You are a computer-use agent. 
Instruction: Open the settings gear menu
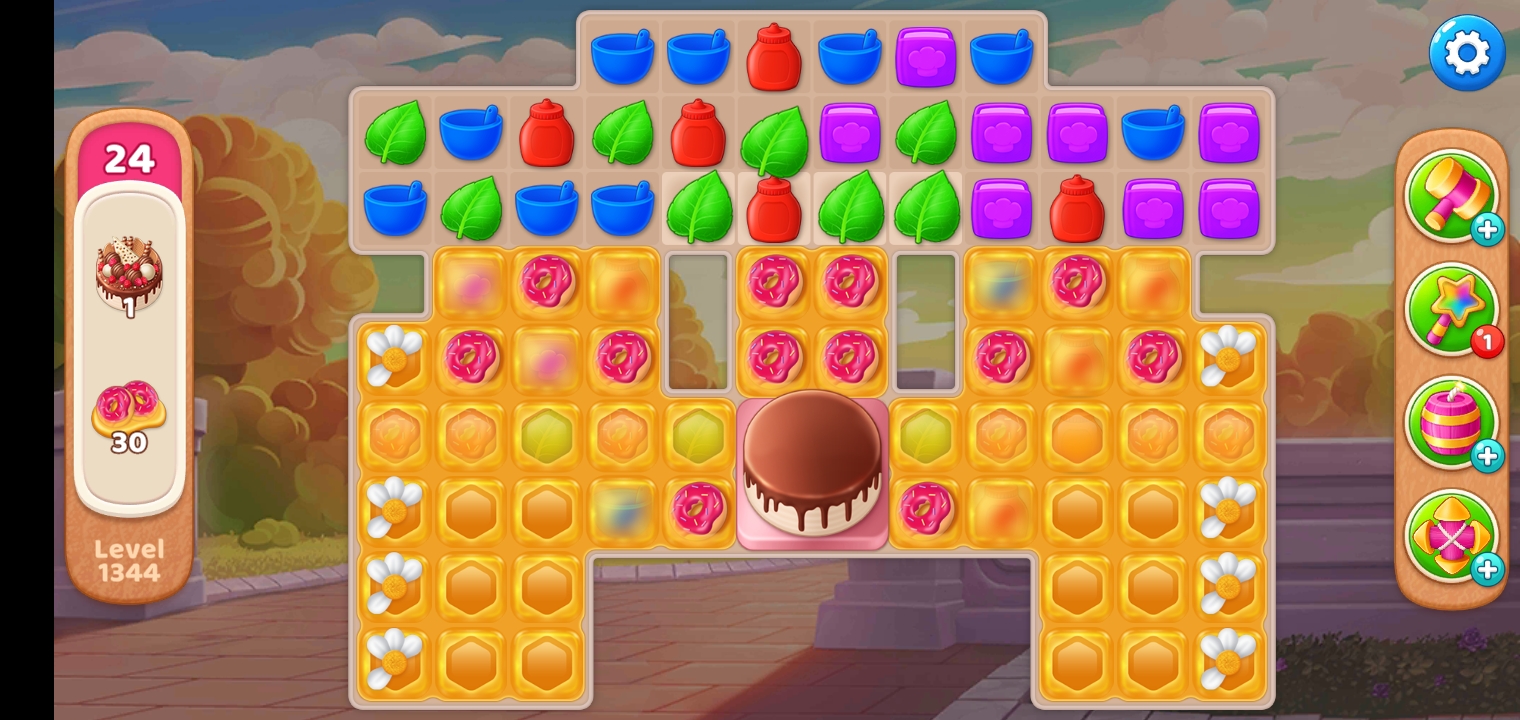[x=1466, y=53]
